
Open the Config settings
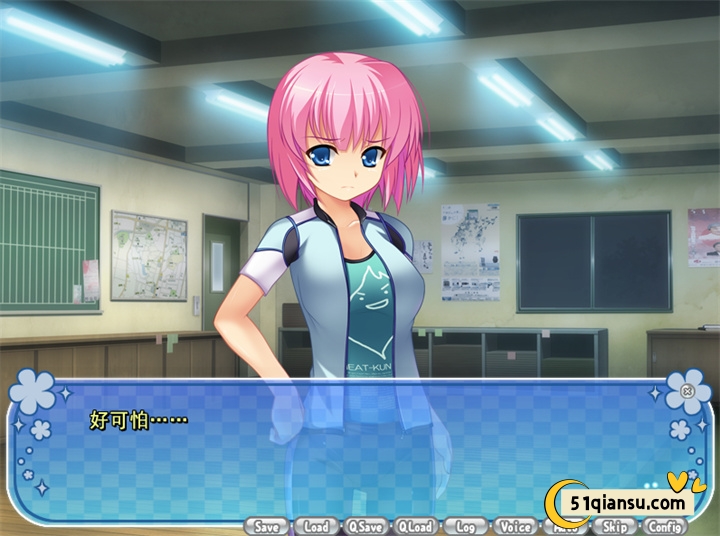click(x=665, y=527)
